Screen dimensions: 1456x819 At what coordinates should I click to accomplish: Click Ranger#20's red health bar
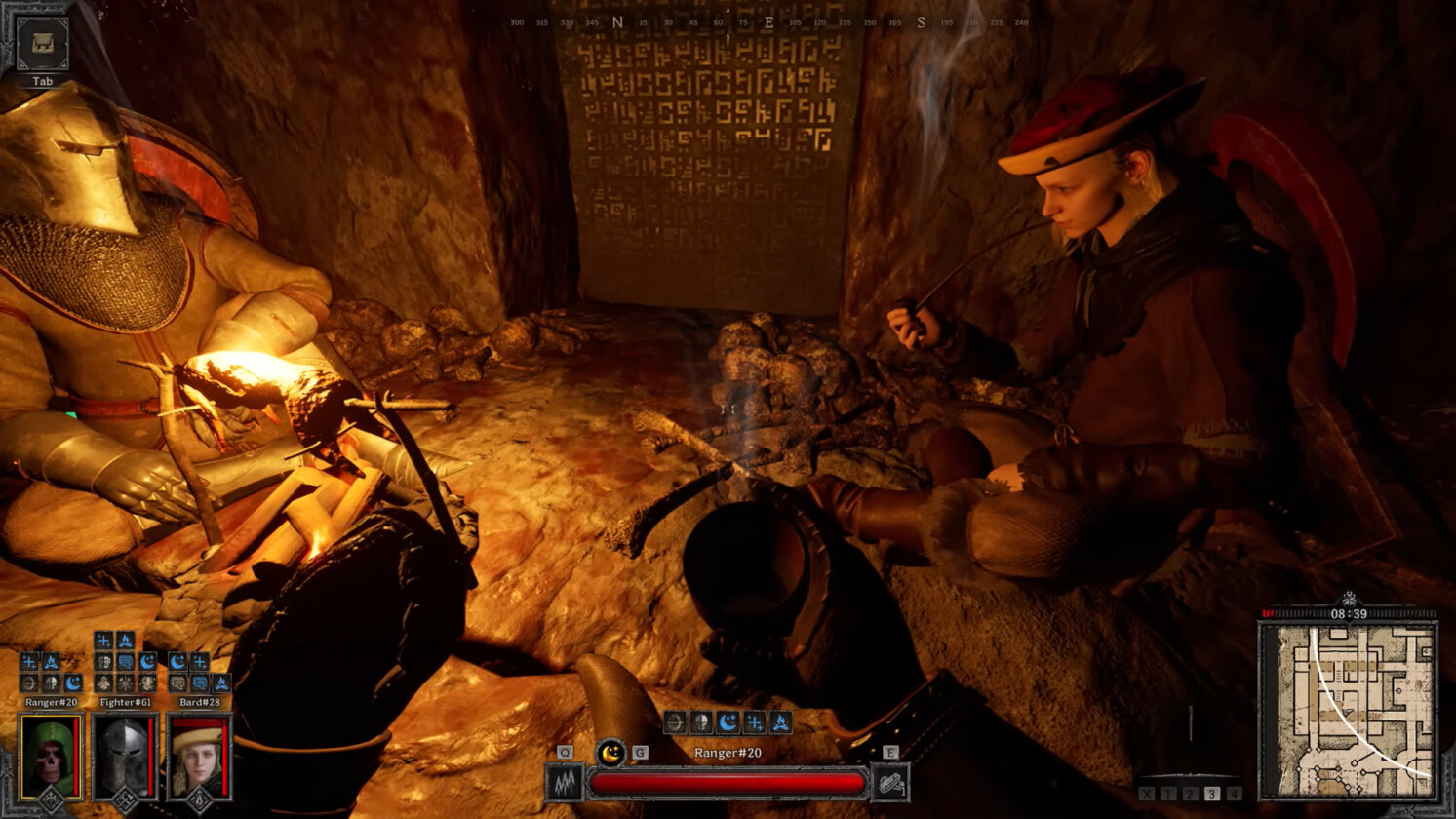[728, 783]
